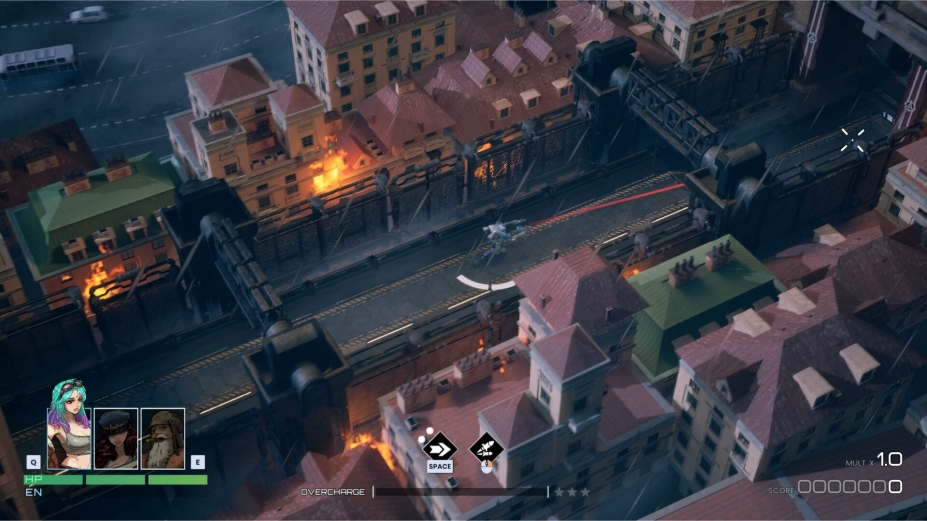Choose the bearded pilot smoking a cigar
927x521 pixels.
pyautogui.click(x=162, y=438)
